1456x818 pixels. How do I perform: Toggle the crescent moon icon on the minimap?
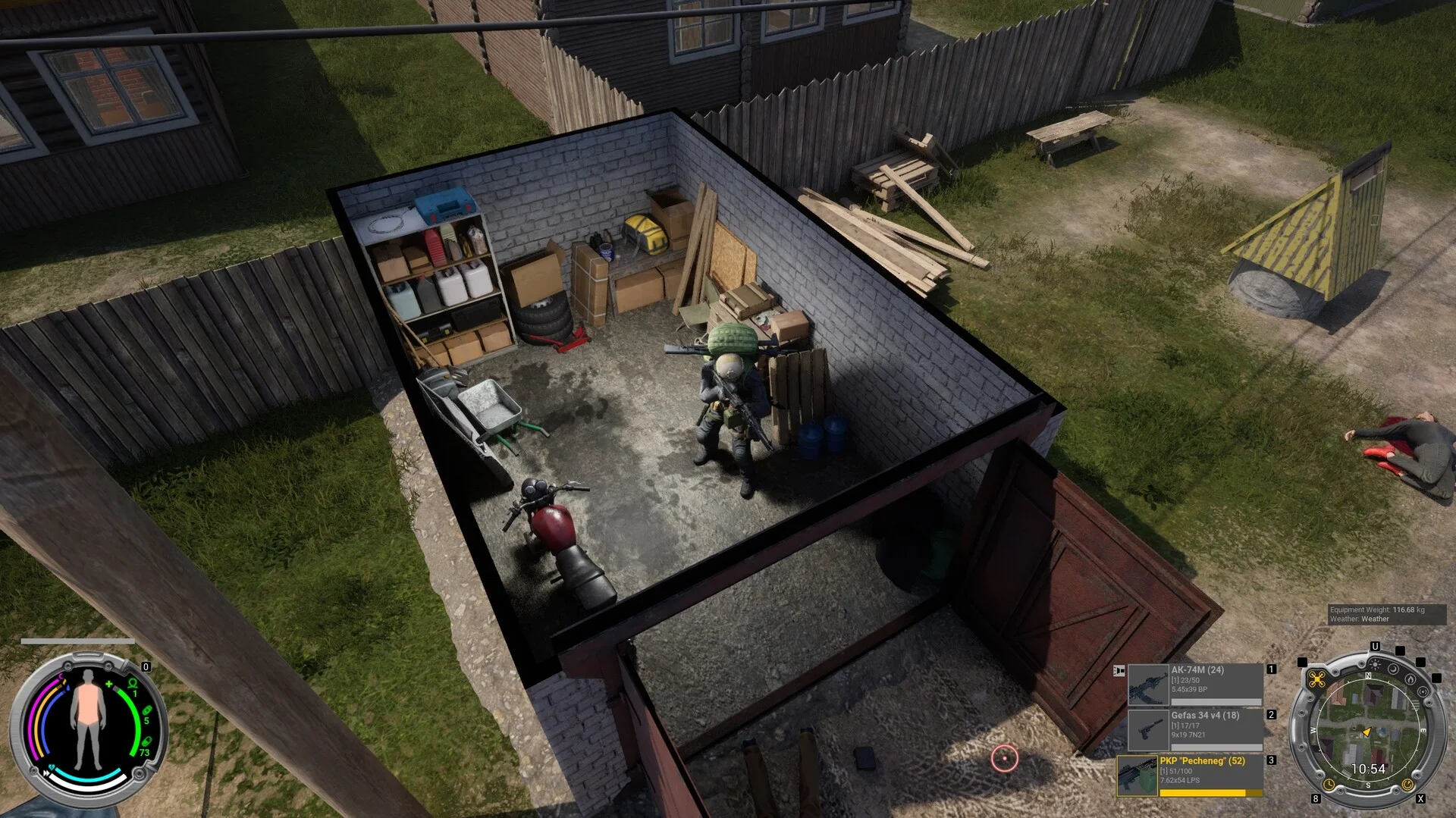(x=1394, y=671)
